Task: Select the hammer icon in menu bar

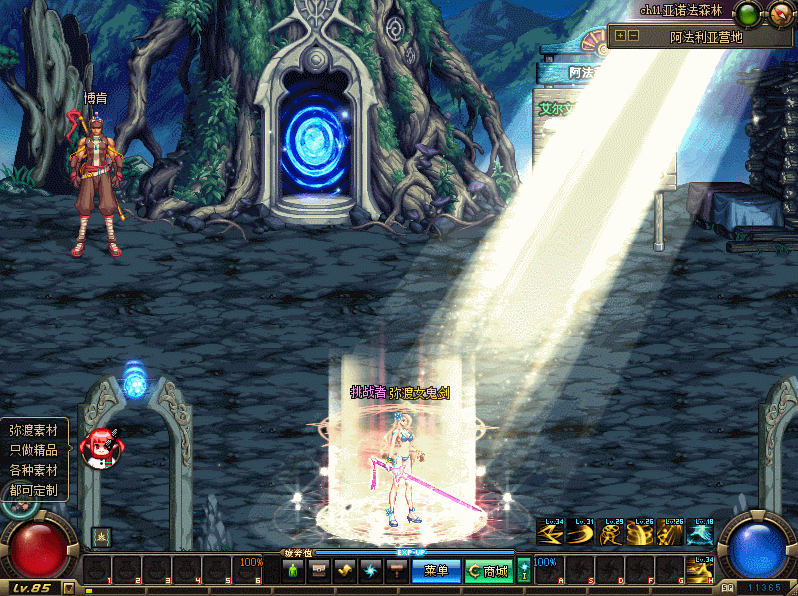Action: [x=396, y=571]
